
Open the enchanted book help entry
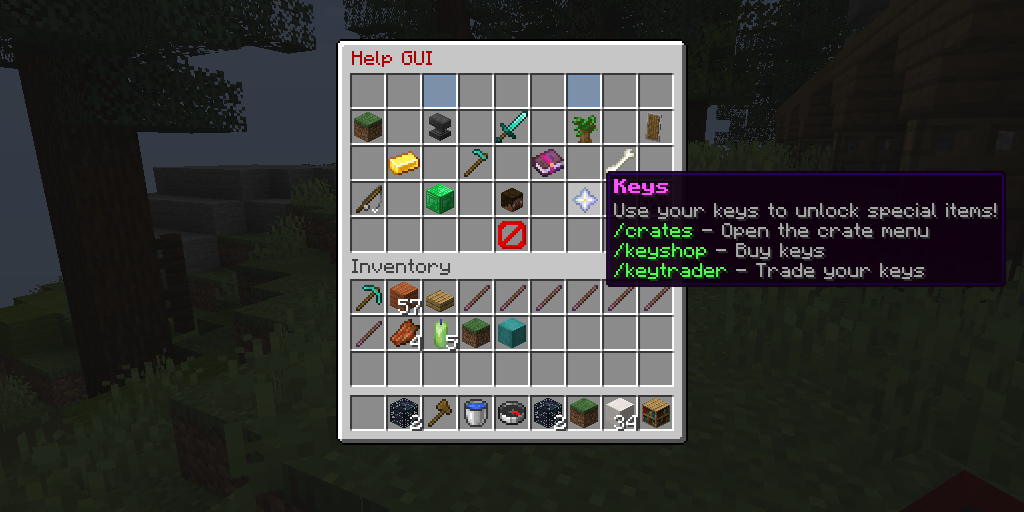click(x=548, y=163)
